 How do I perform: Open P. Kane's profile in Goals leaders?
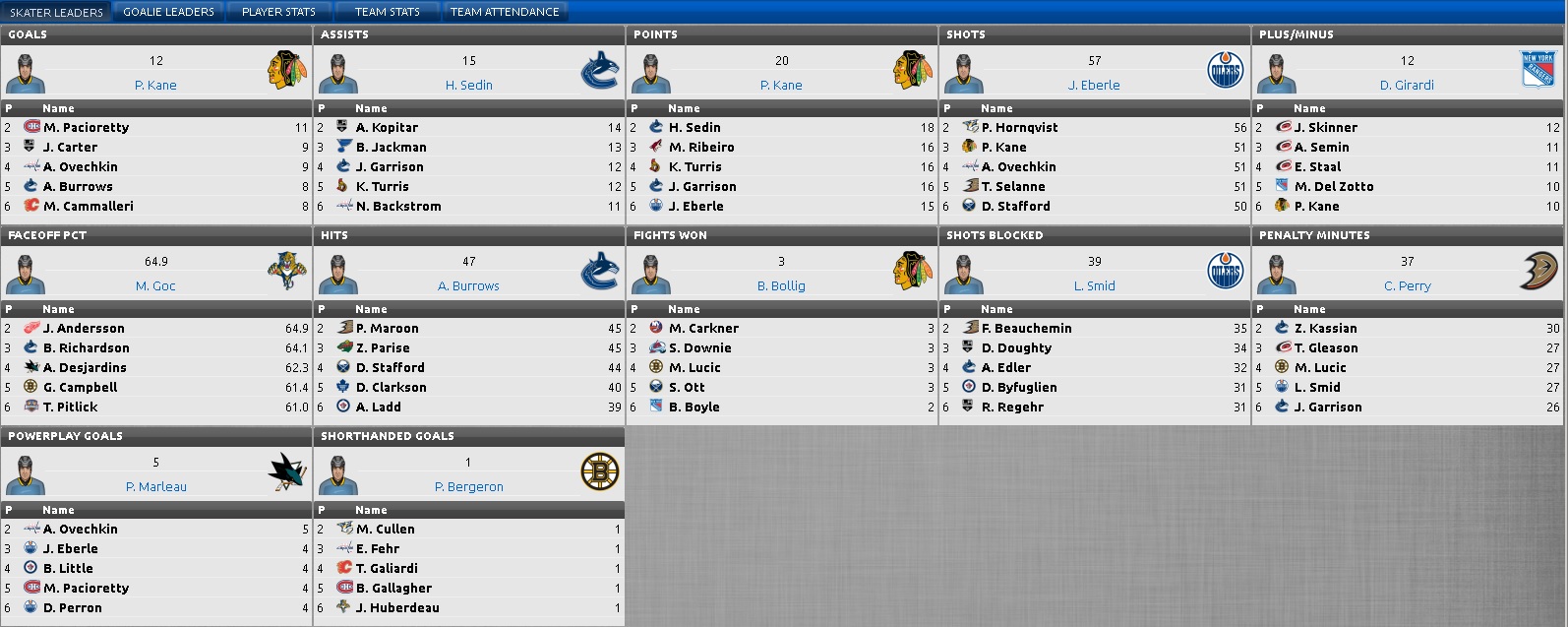point(155,86)
